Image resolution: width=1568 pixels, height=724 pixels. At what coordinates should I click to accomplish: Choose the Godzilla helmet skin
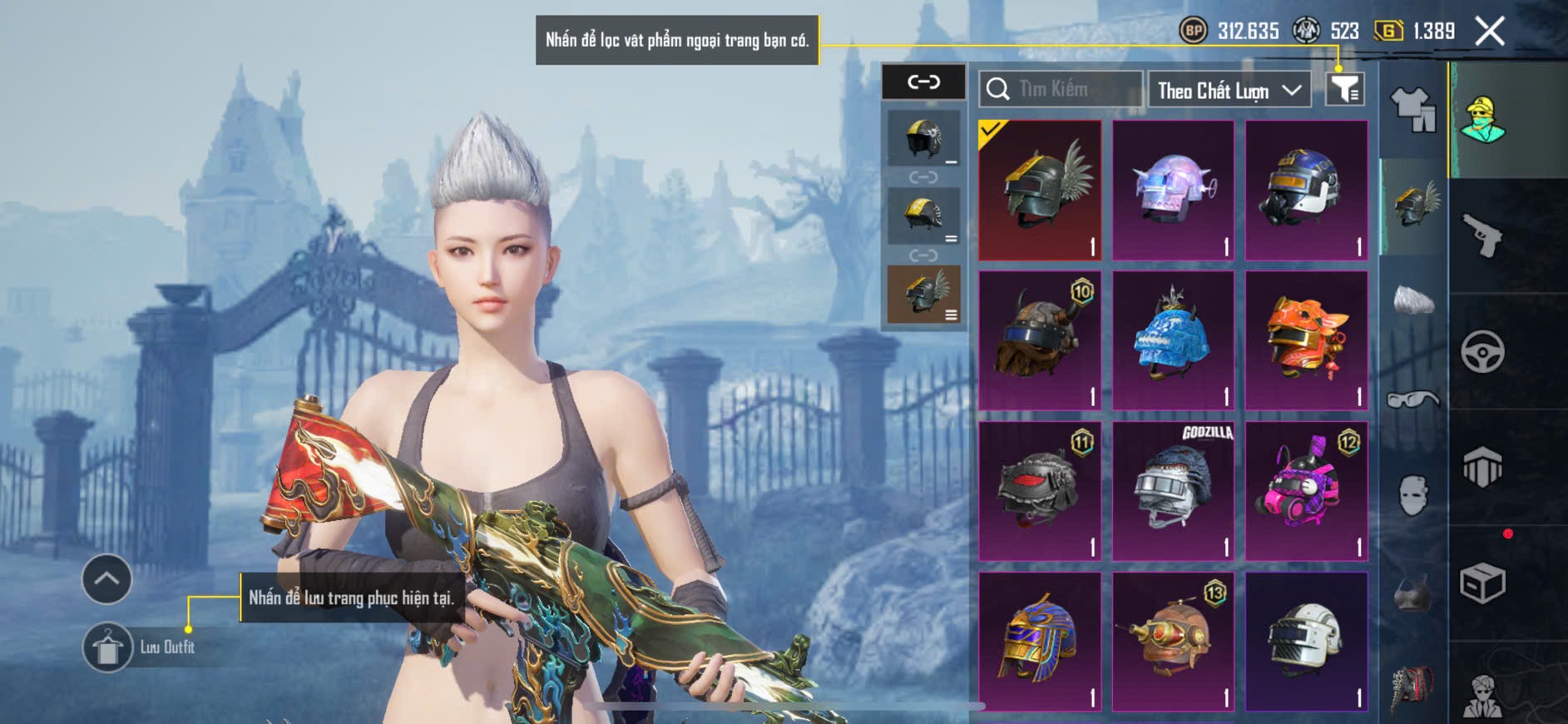1173,491
